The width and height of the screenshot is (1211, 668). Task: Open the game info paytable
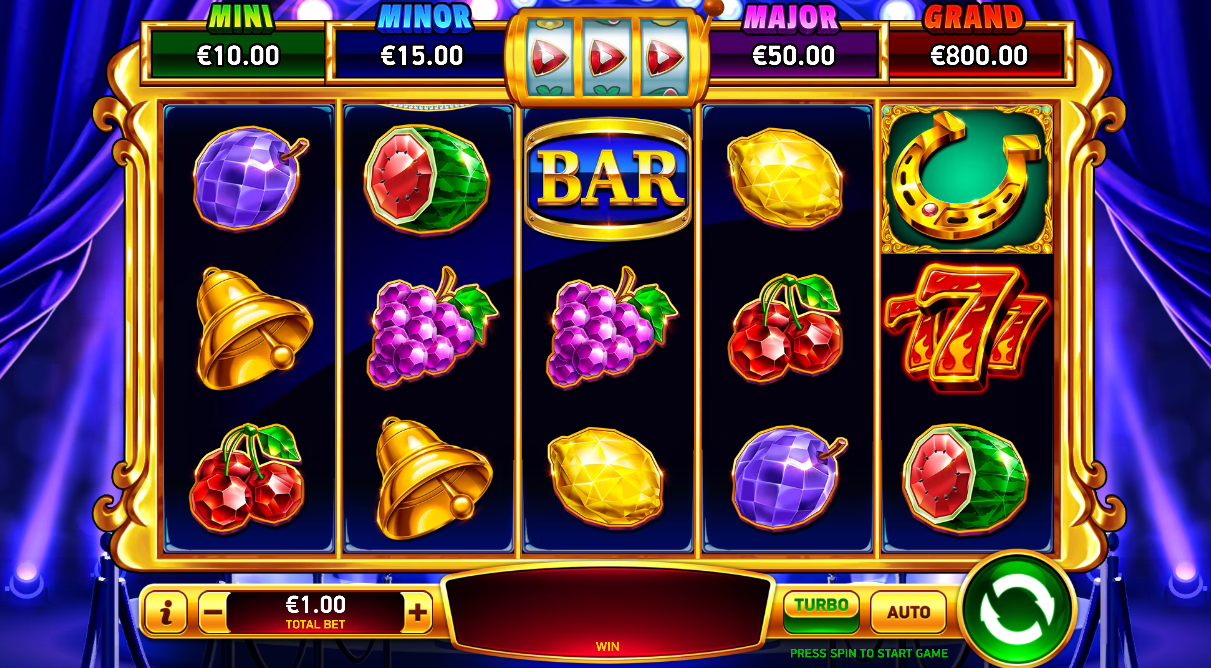166,612
